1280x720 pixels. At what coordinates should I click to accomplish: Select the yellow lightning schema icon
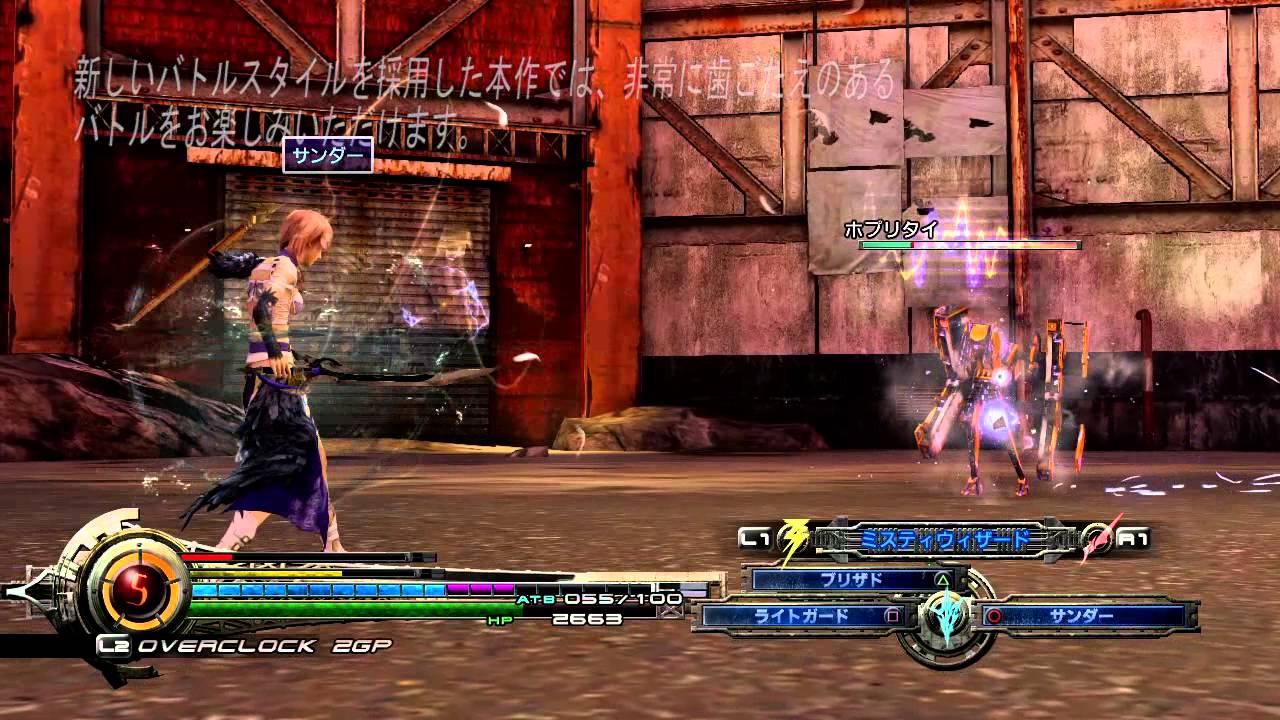point(792,537)
